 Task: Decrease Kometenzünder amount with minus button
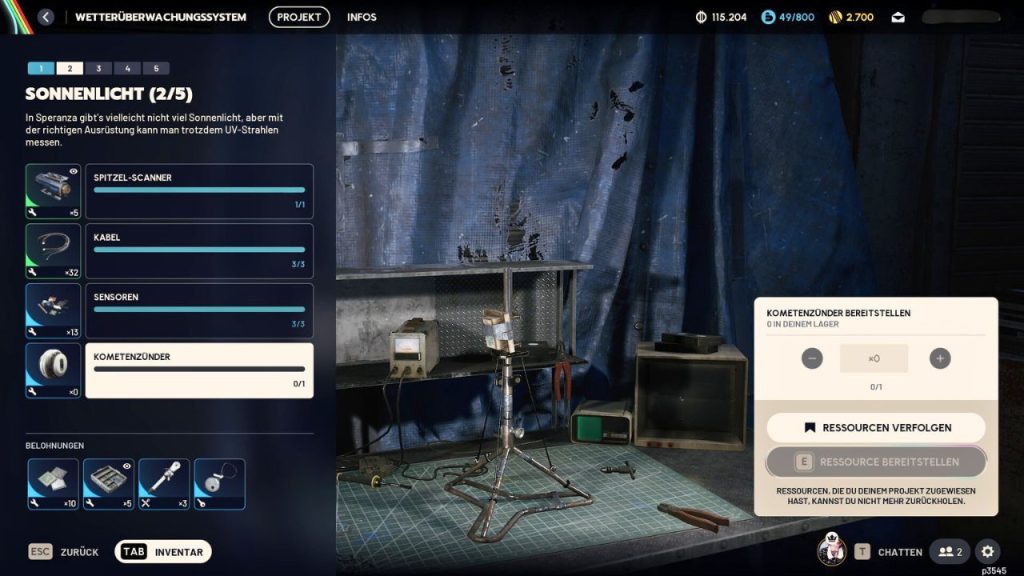[x=812, y=358]
